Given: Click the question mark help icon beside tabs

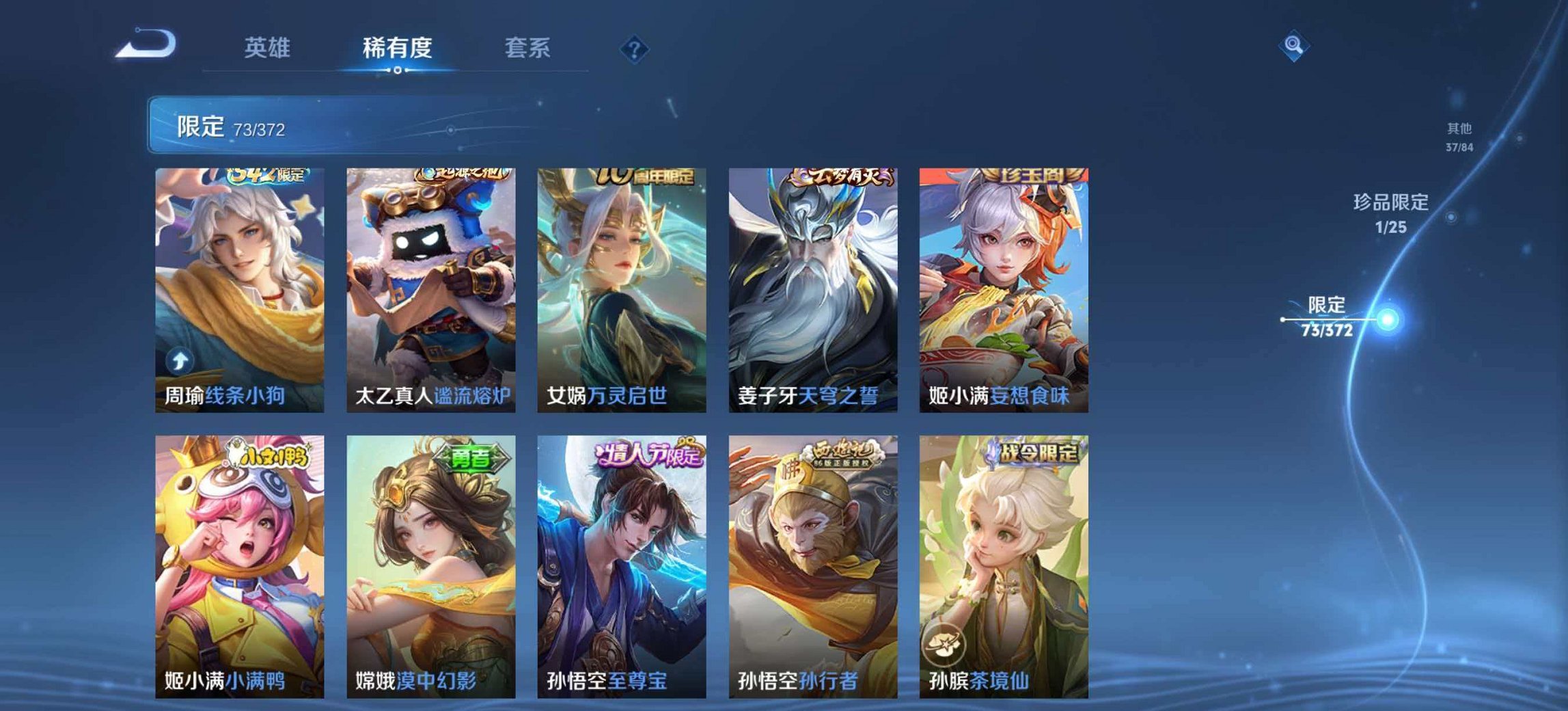Looking at the screenshot, I should 633,48.
